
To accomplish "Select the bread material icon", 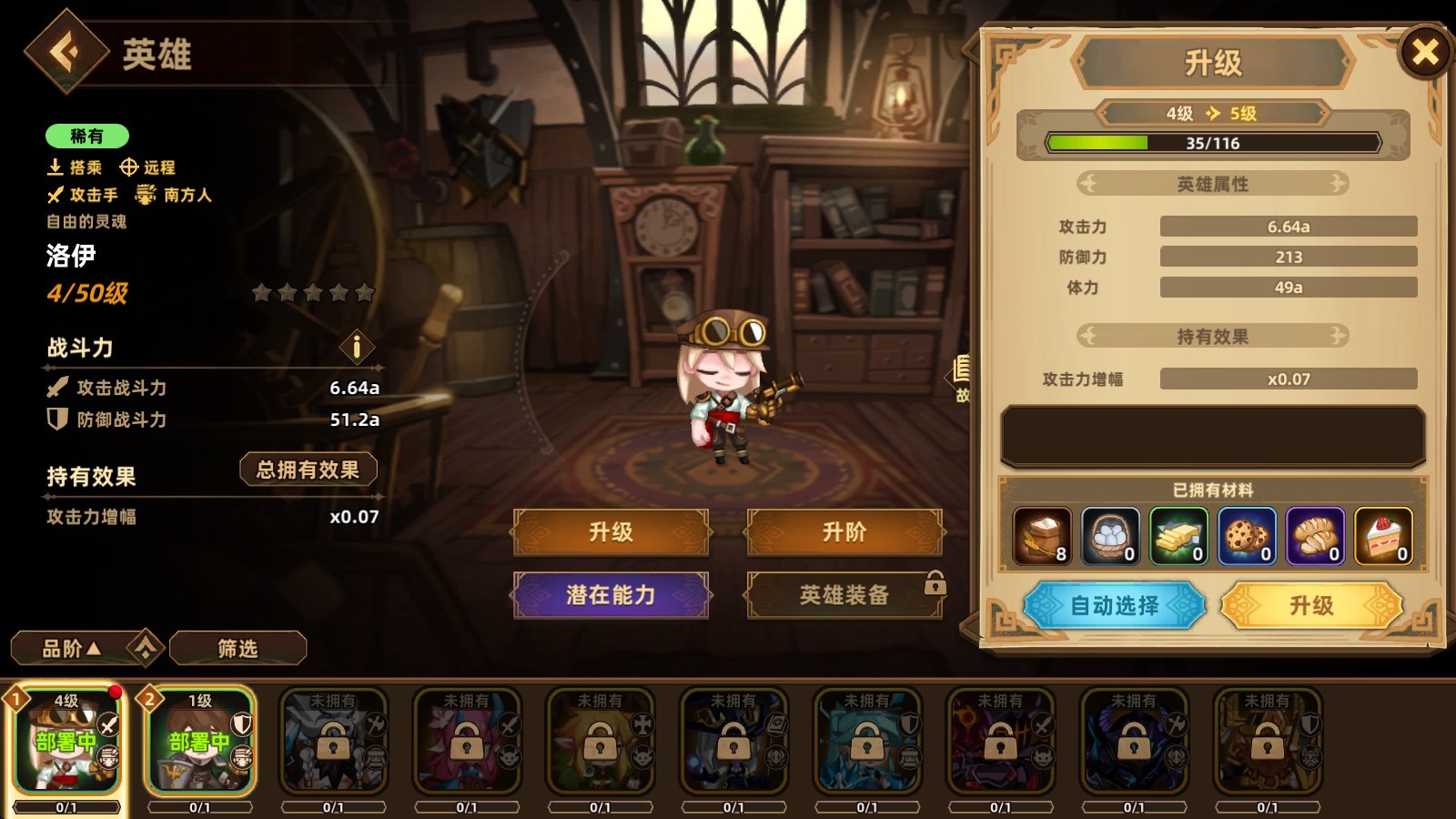I will [1316, 535].
